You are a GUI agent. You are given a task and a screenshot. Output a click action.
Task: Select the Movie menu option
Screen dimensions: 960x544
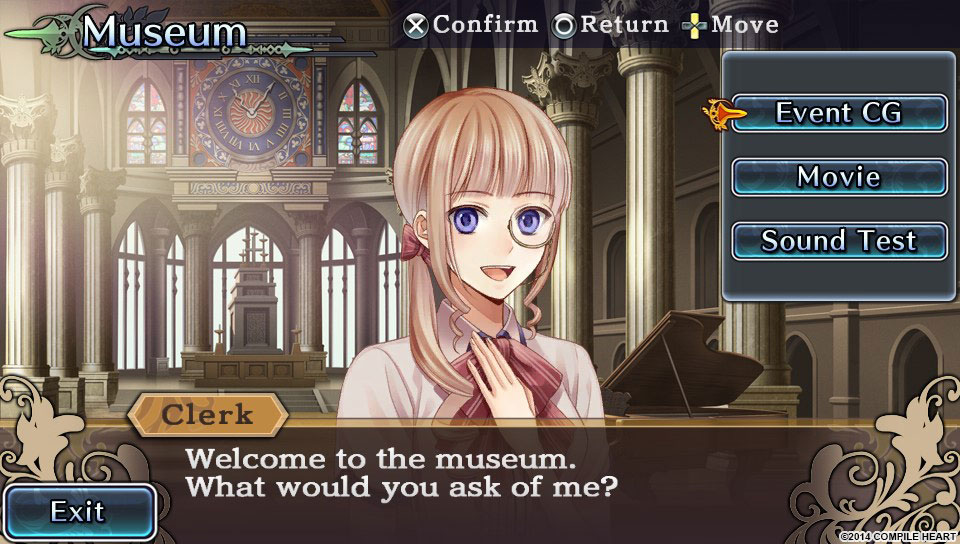point(839,177)
